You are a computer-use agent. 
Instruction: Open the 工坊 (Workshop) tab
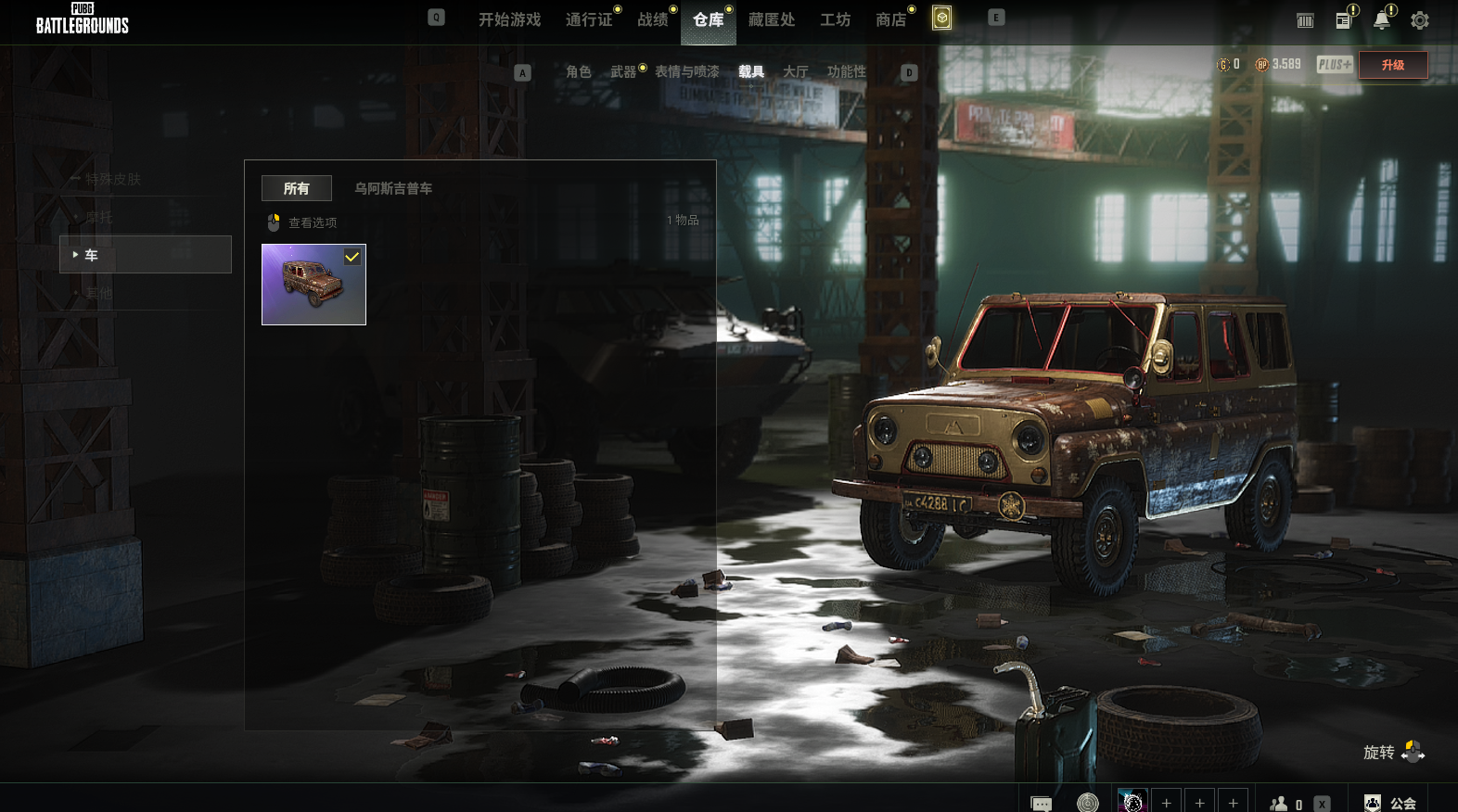point(835,19)
